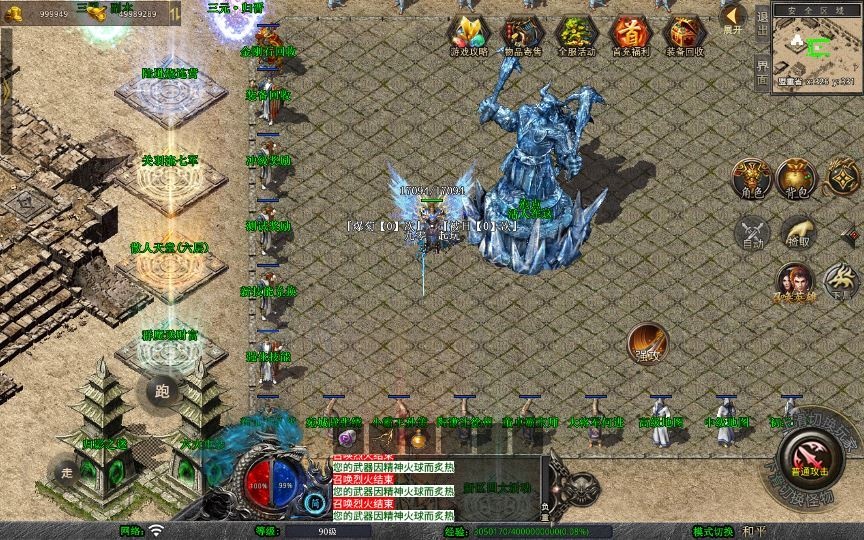Summon hero with the 召唤英雄 button
Image resolution: width=864 pixels, height=540 pixels.
pos(794,283)
